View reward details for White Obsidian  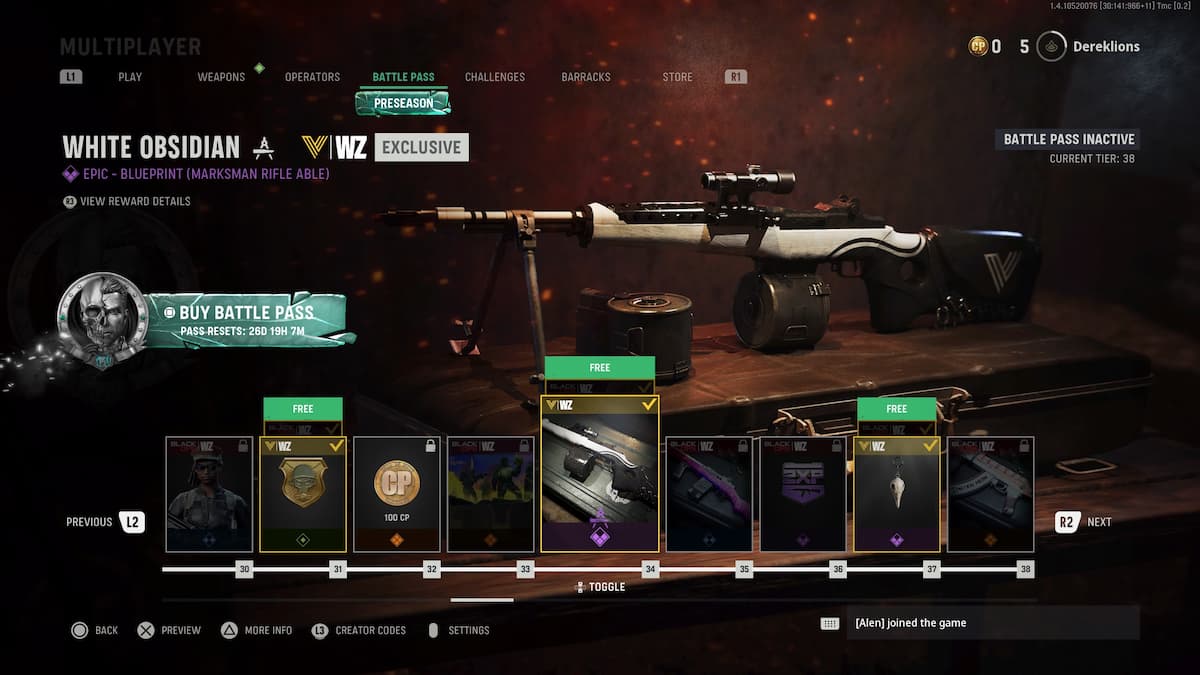point(133,201)
